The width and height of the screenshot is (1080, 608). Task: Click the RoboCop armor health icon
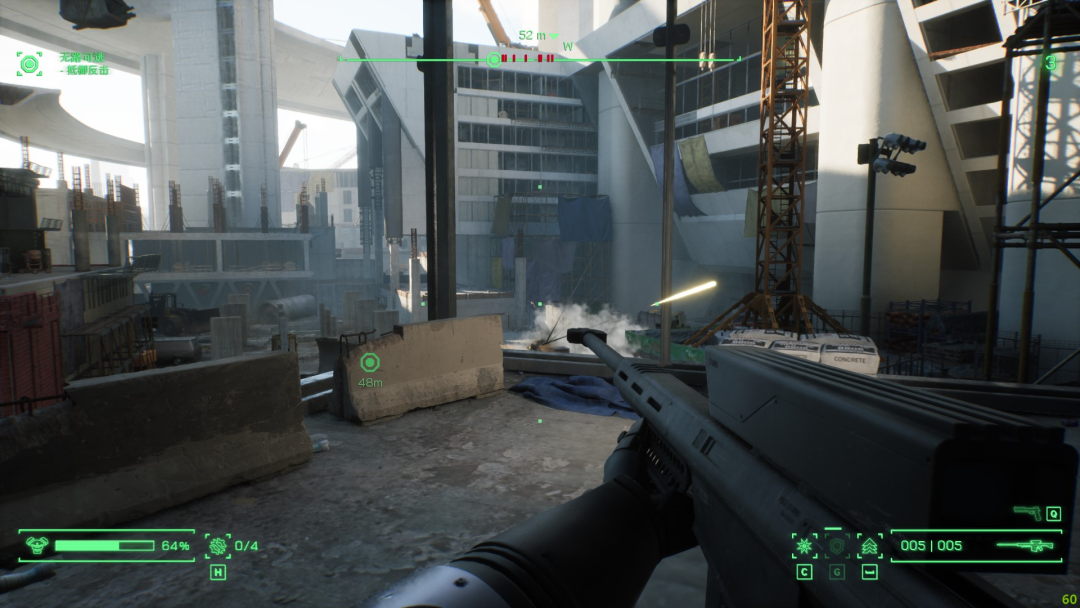point(37,546)
